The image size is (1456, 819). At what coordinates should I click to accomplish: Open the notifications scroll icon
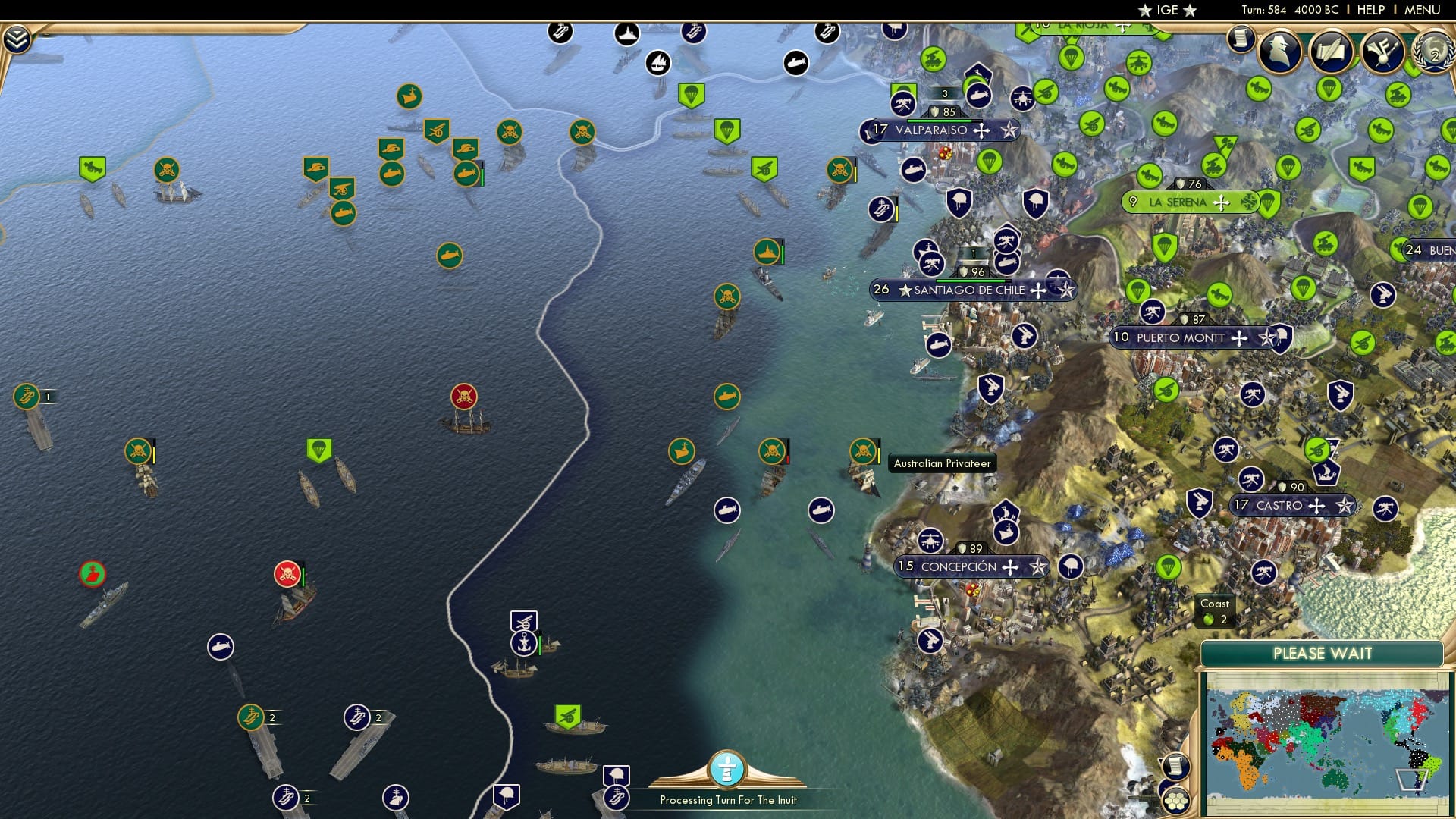[1241, 38]
